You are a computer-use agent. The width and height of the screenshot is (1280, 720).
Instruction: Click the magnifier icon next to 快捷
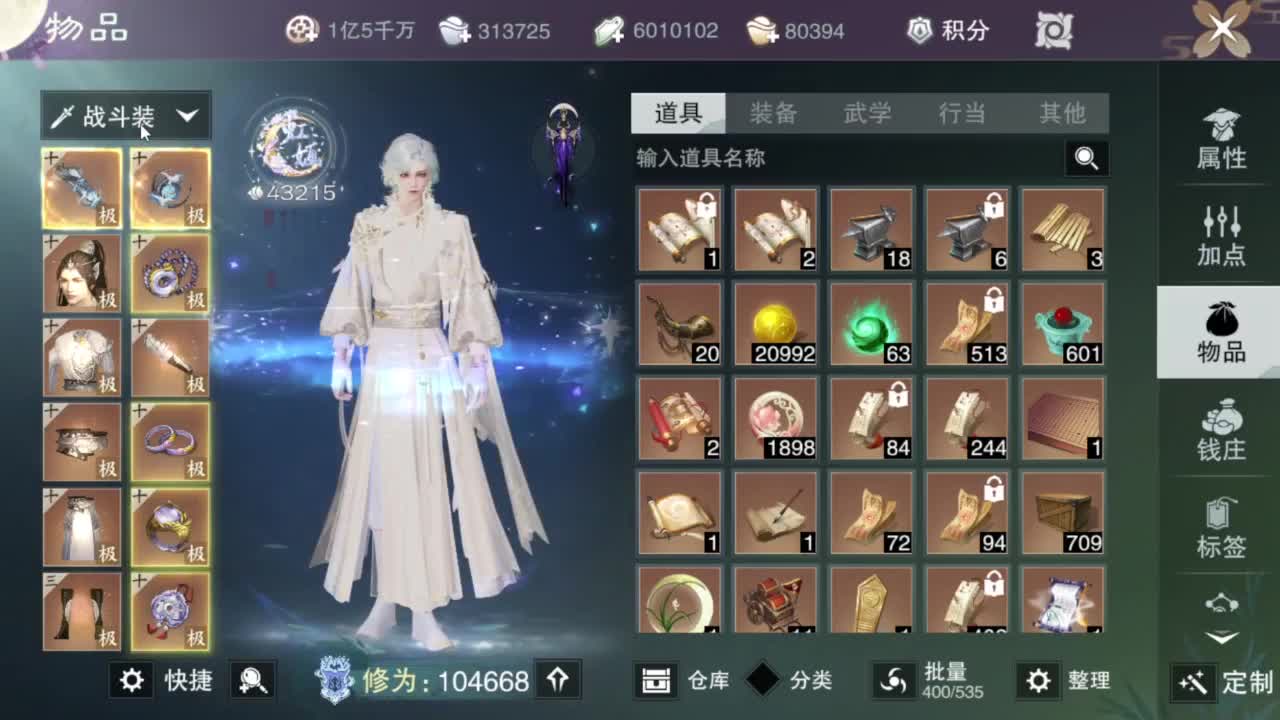pyautogui.click(x=250, y=680)
